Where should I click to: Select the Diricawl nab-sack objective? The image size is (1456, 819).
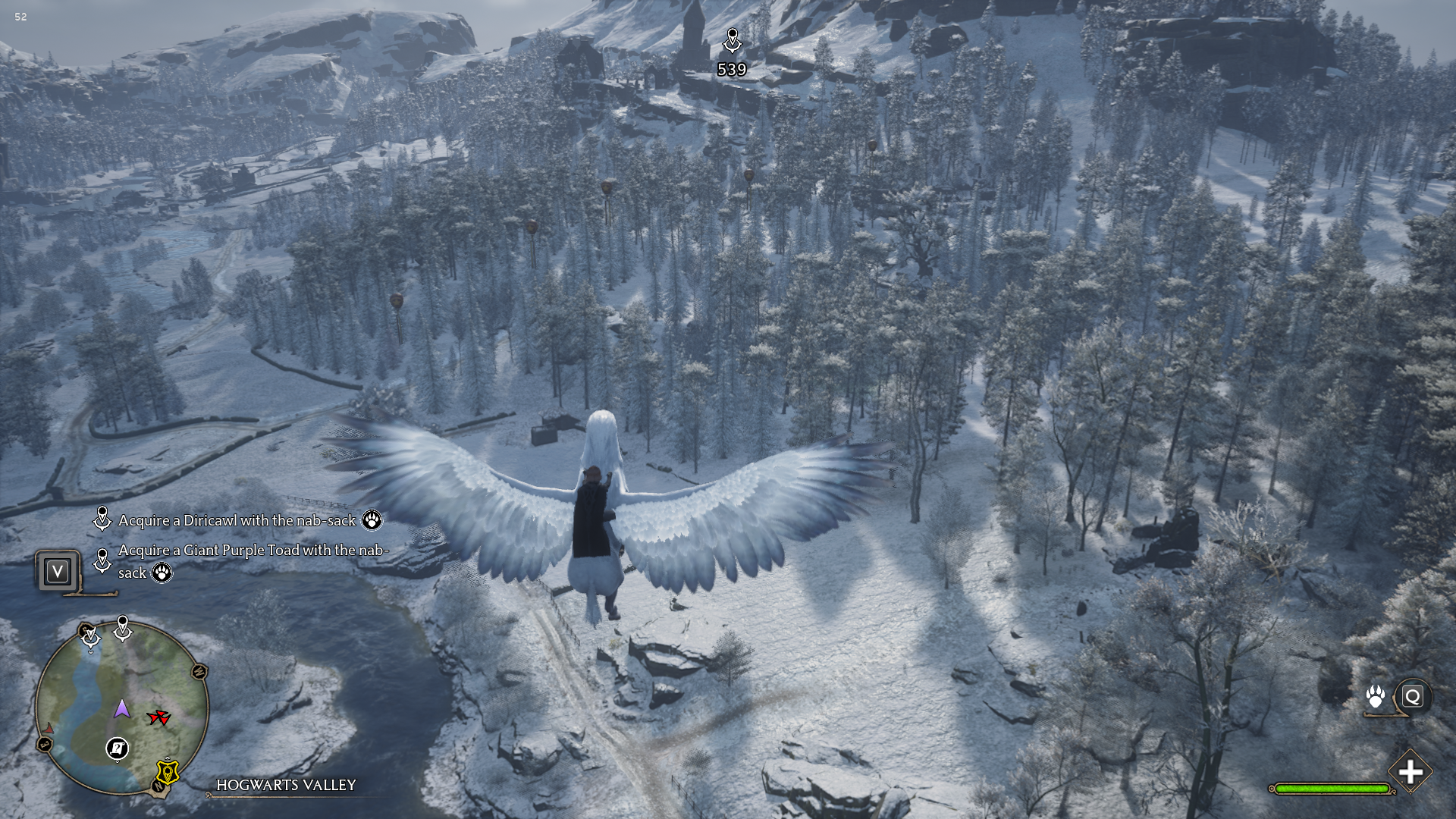(237, 520)
